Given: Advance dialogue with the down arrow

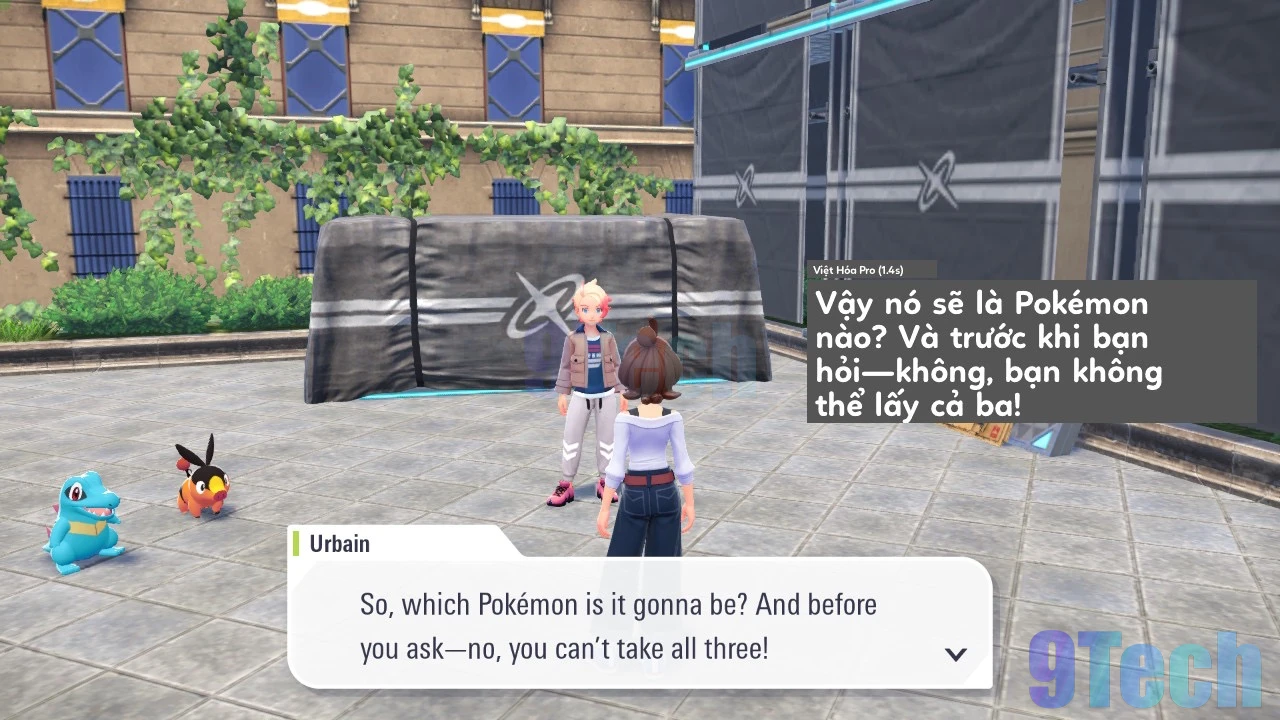Looking at the screenshot, I should click(956, 654).
